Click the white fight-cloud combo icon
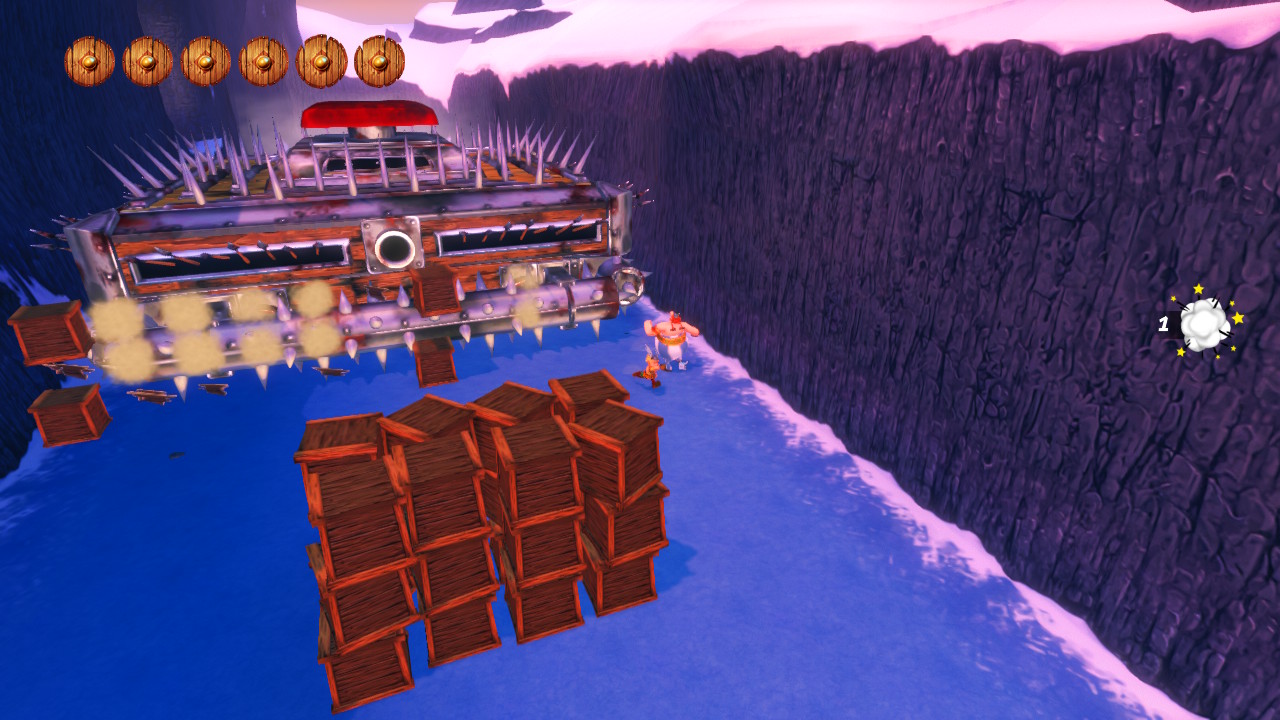This screenshot has width=1280, height=720. [x=1204, y=323]
